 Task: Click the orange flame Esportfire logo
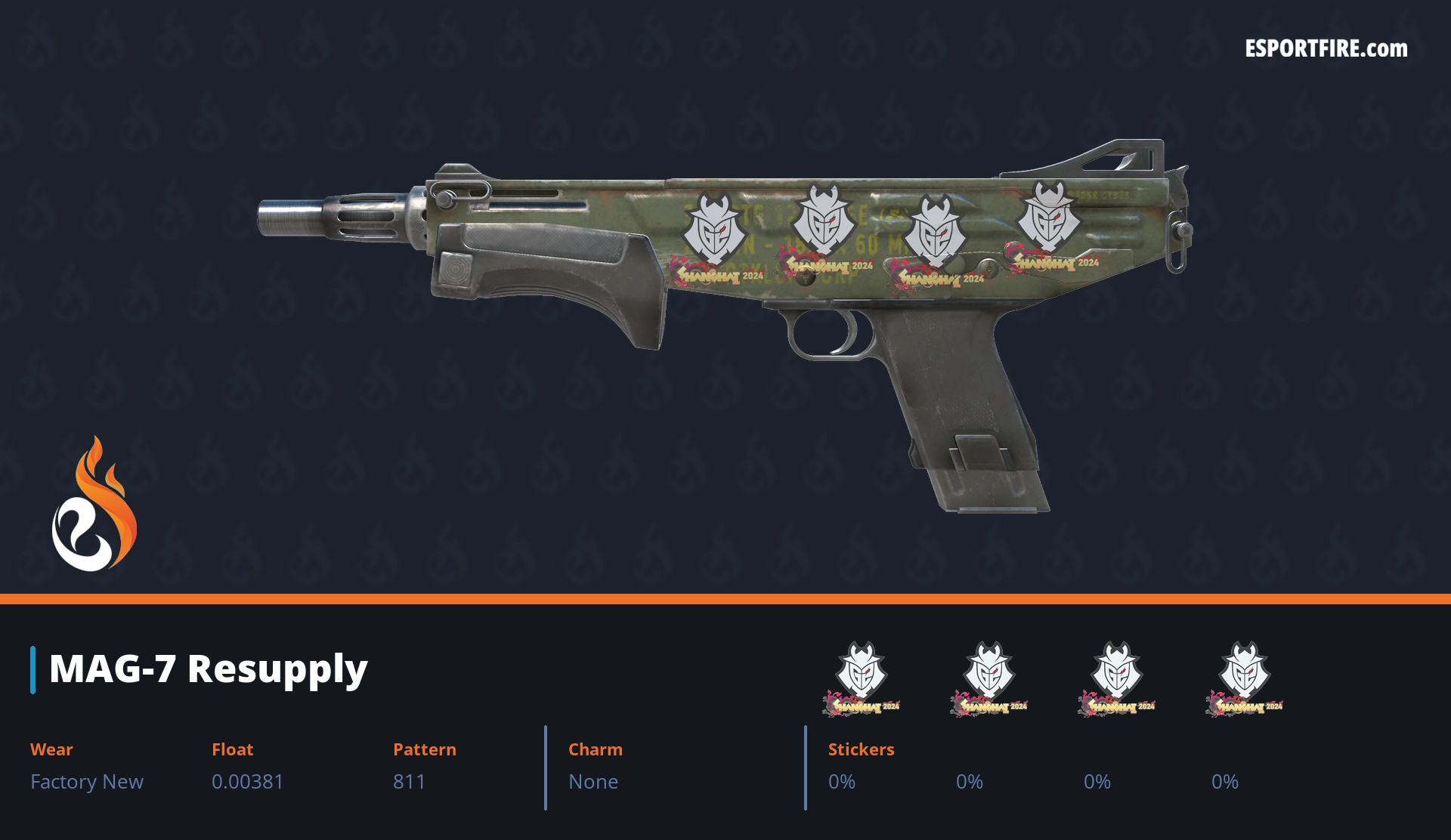[x=94, y=505]
